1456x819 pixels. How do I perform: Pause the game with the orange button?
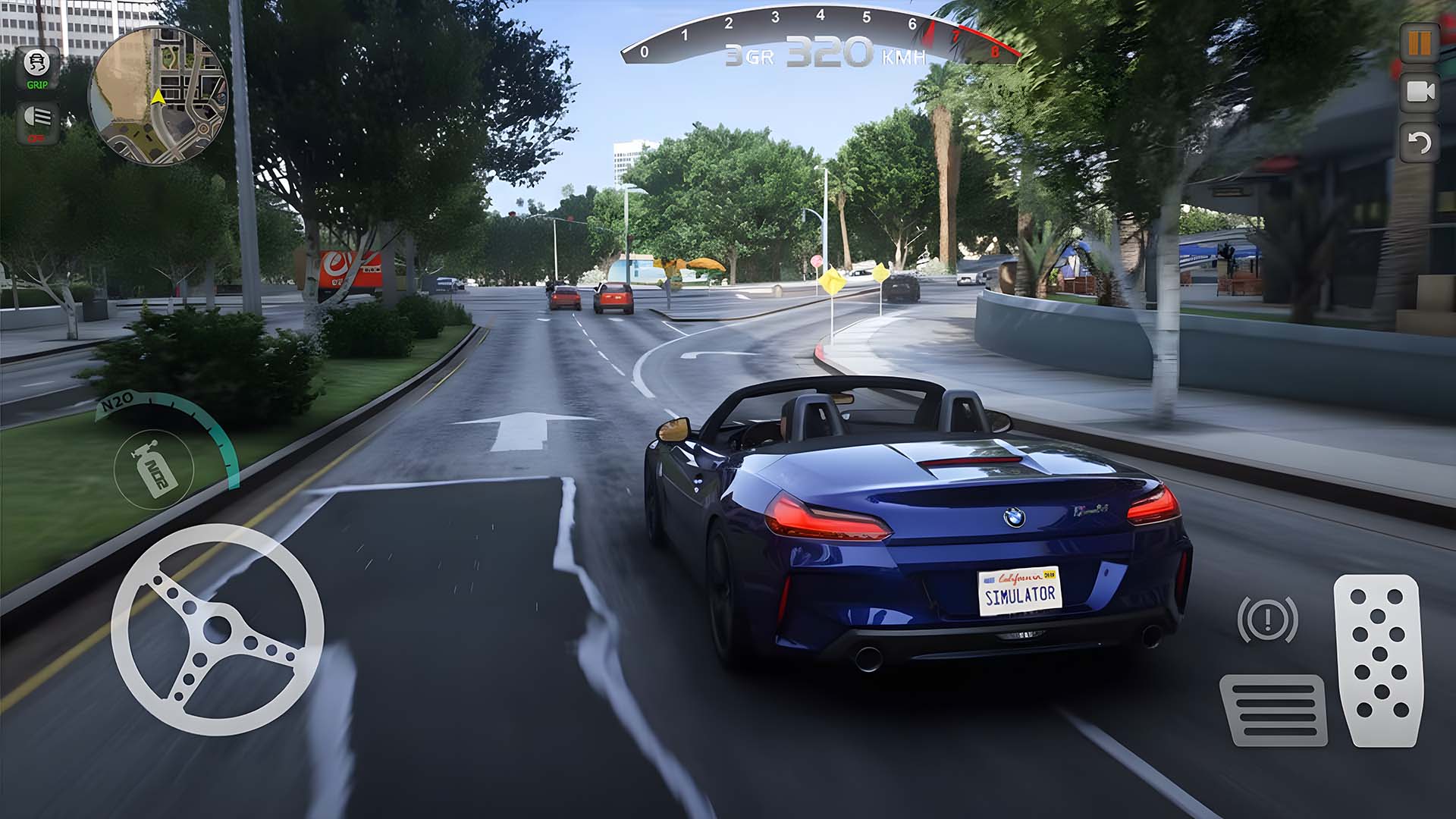1419,42
